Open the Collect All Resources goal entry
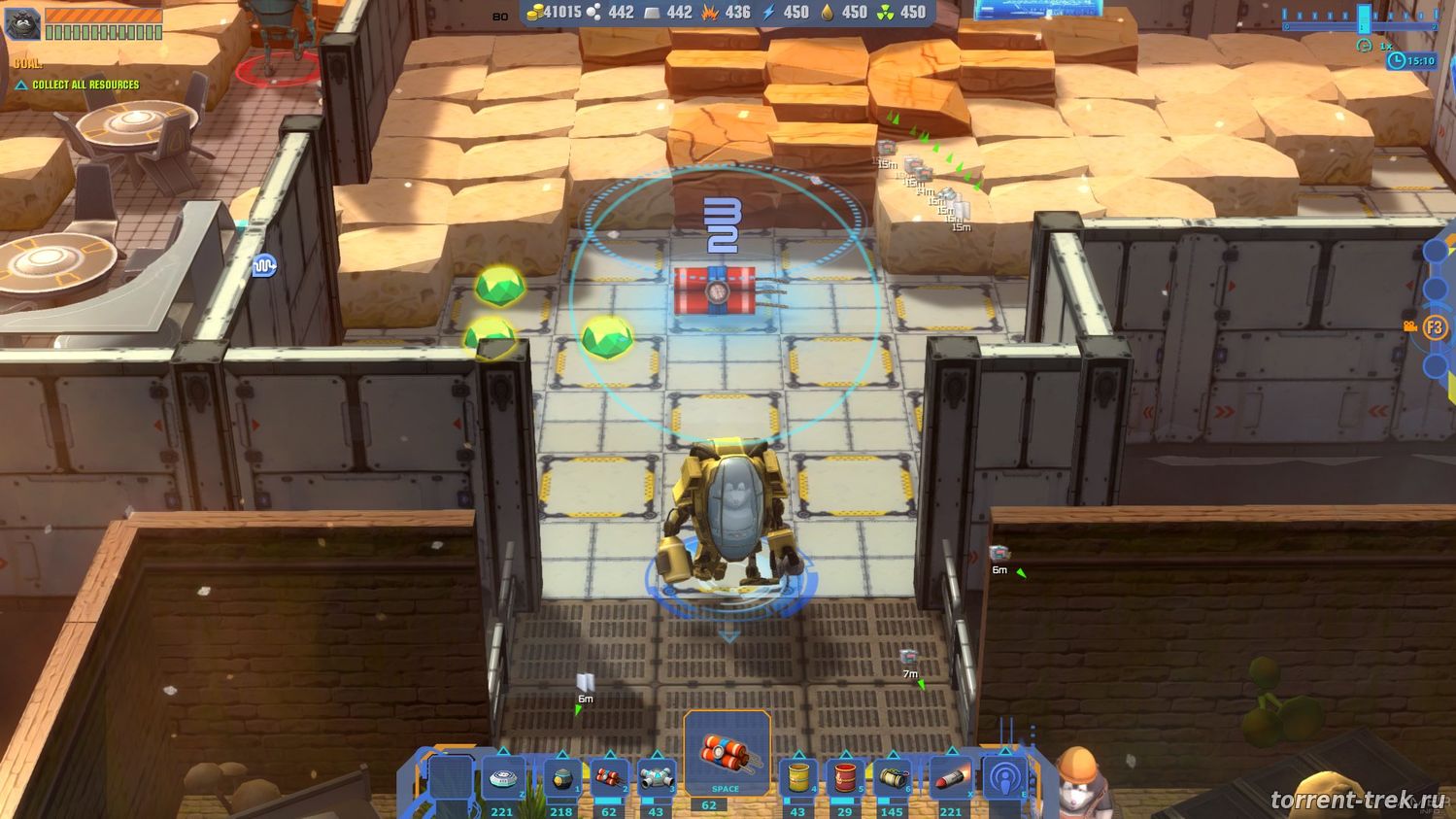Viewport: 1456px width, 819px height. click(x=85, y=85)
